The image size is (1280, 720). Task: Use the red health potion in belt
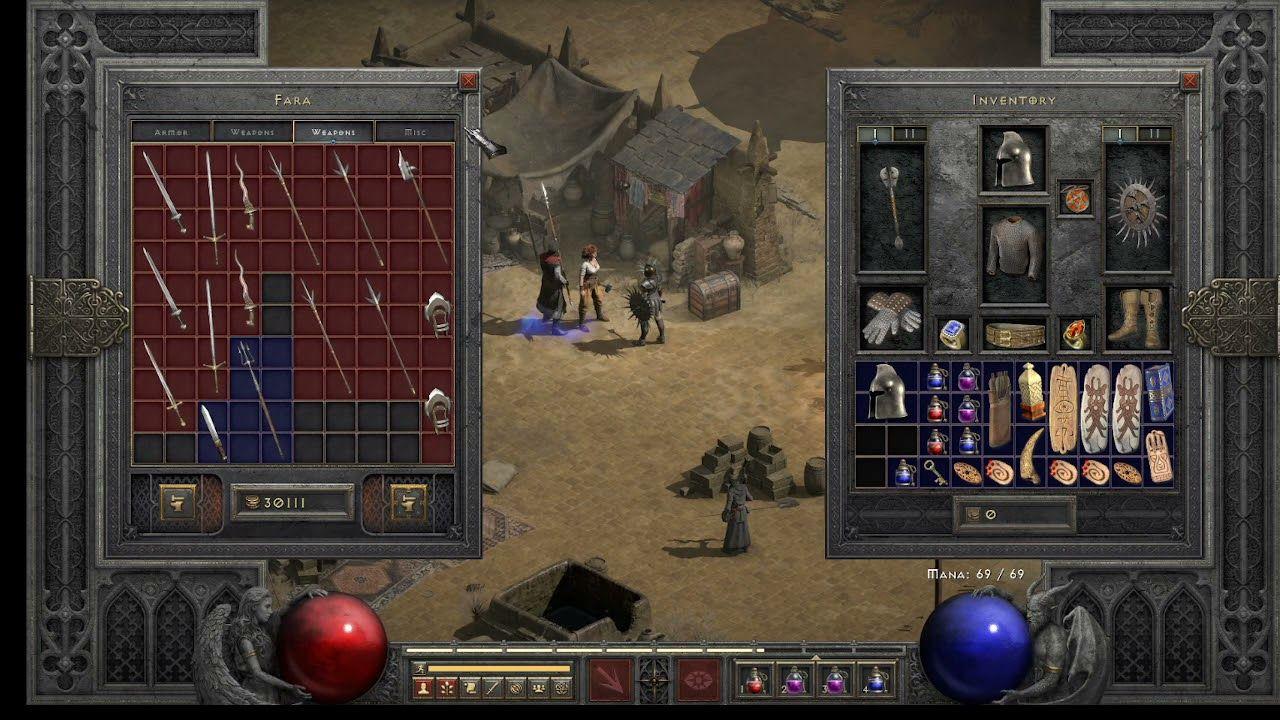point(755,680)
